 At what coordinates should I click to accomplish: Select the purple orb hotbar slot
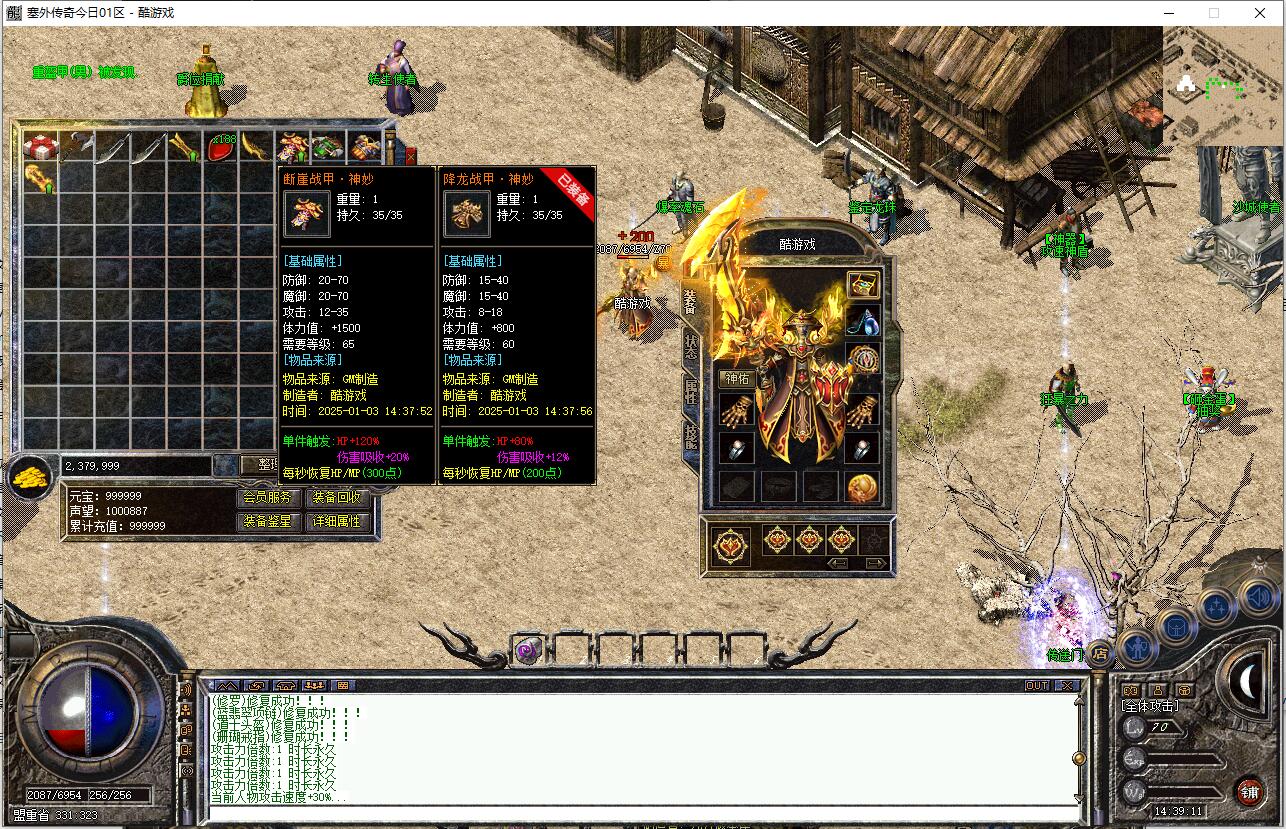point(529,651)
